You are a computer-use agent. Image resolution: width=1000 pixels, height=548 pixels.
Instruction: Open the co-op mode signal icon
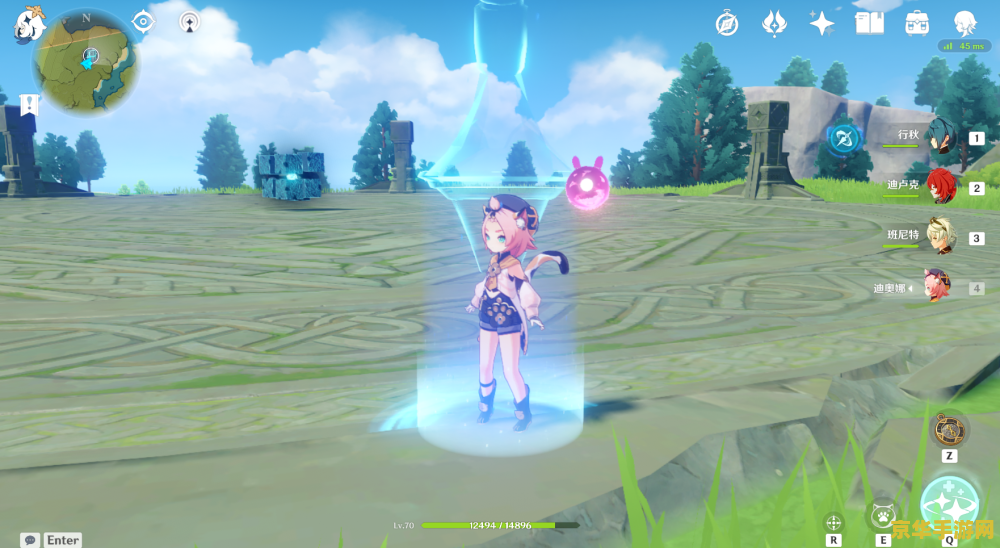pyautogui.click(x=189, y=22)
